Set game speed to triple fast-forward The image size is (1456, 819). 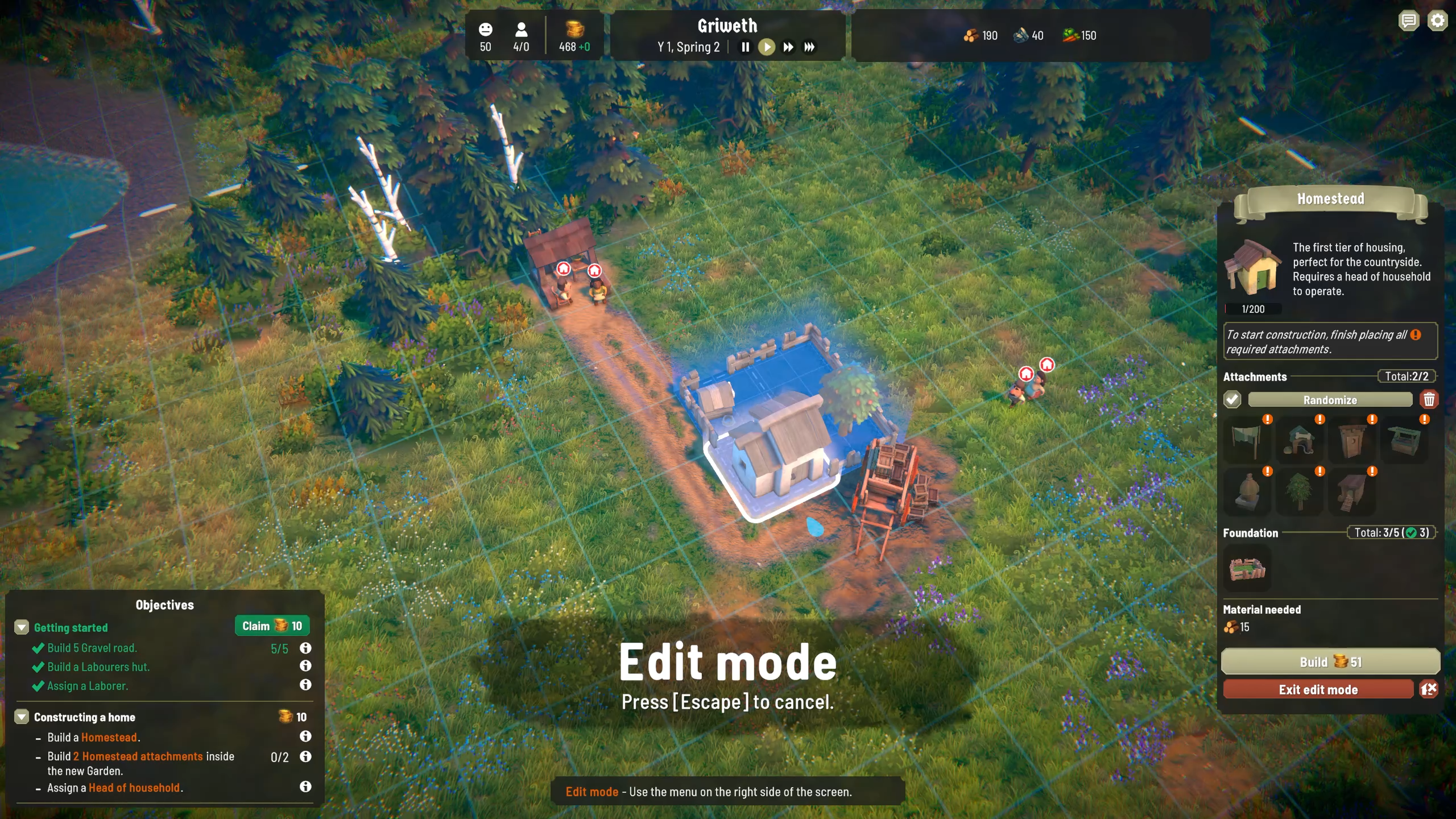809,47
